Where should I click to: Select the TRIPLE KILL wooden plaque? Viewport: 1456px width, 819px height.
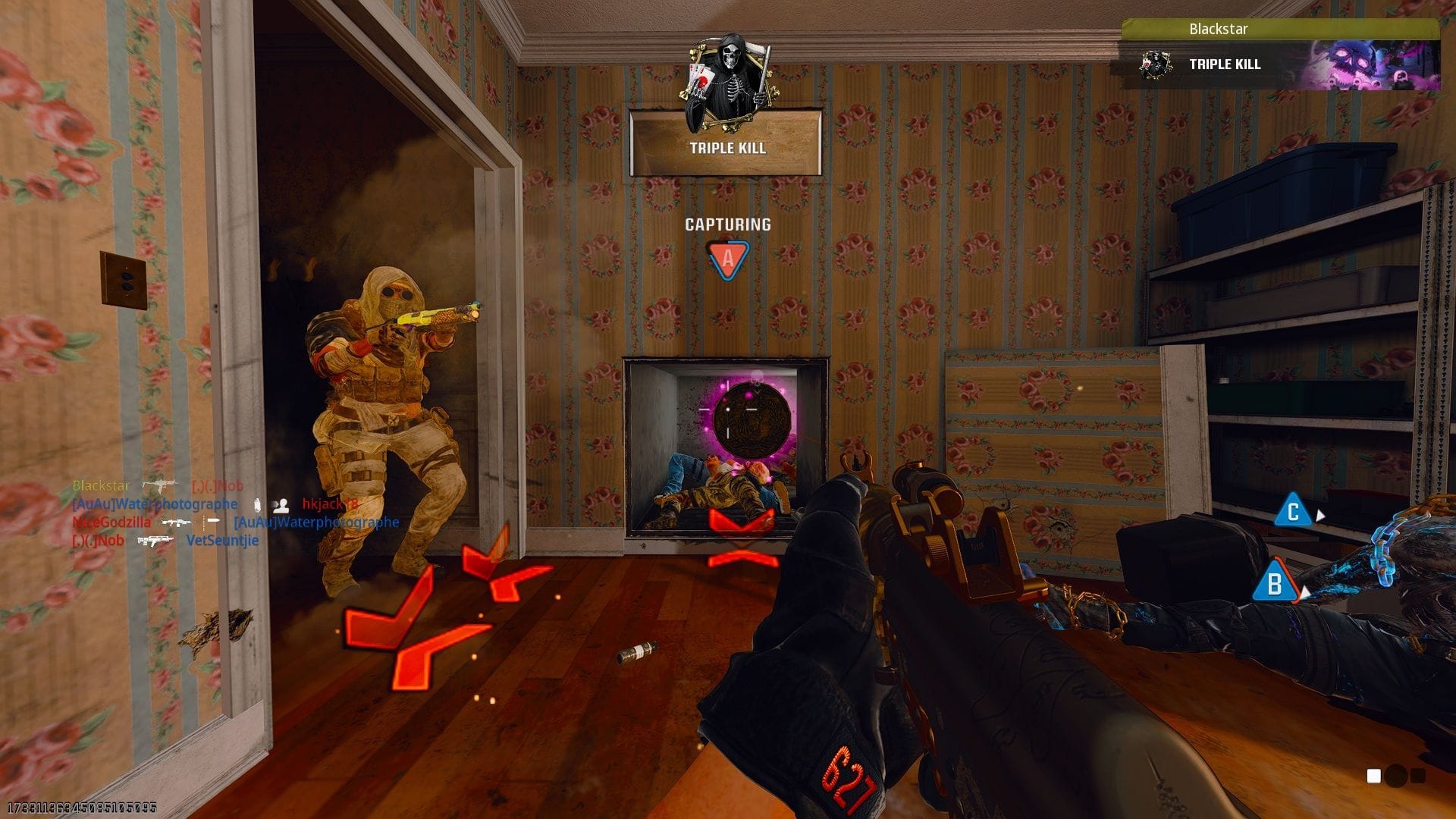tap(725, 149)
